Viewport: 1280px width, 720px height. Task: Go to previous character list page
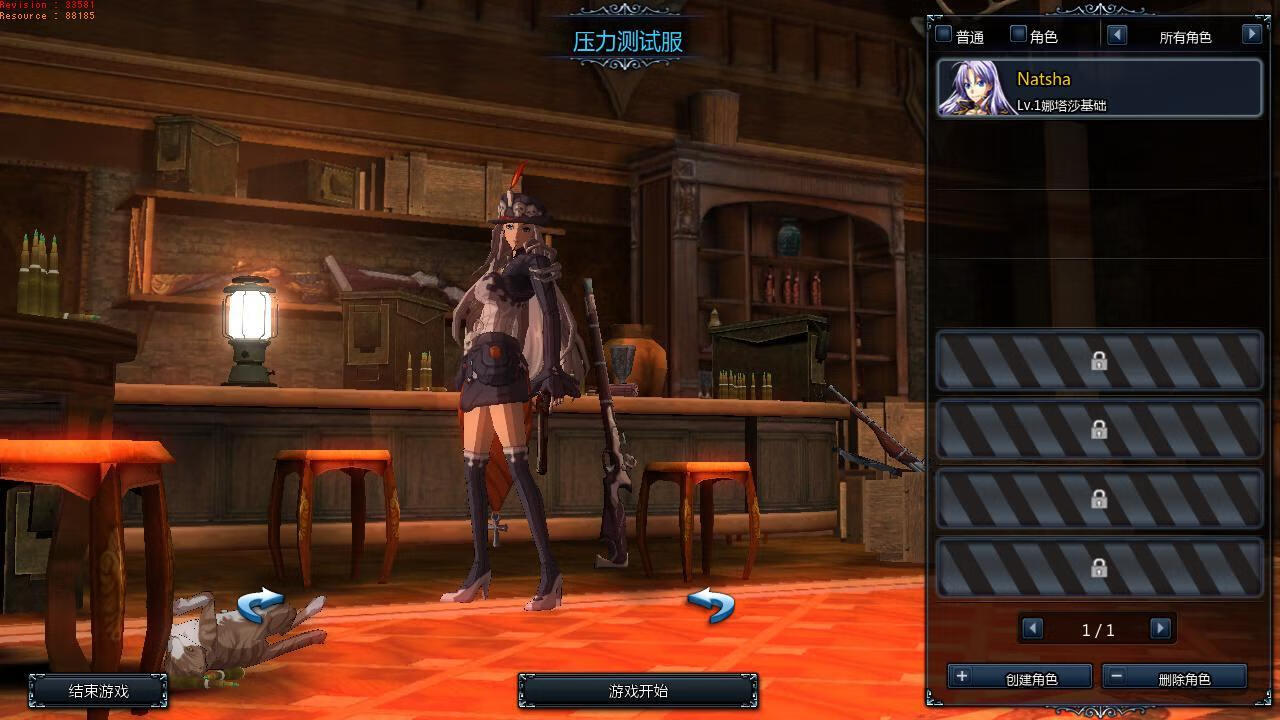[x=1033, y=628]
